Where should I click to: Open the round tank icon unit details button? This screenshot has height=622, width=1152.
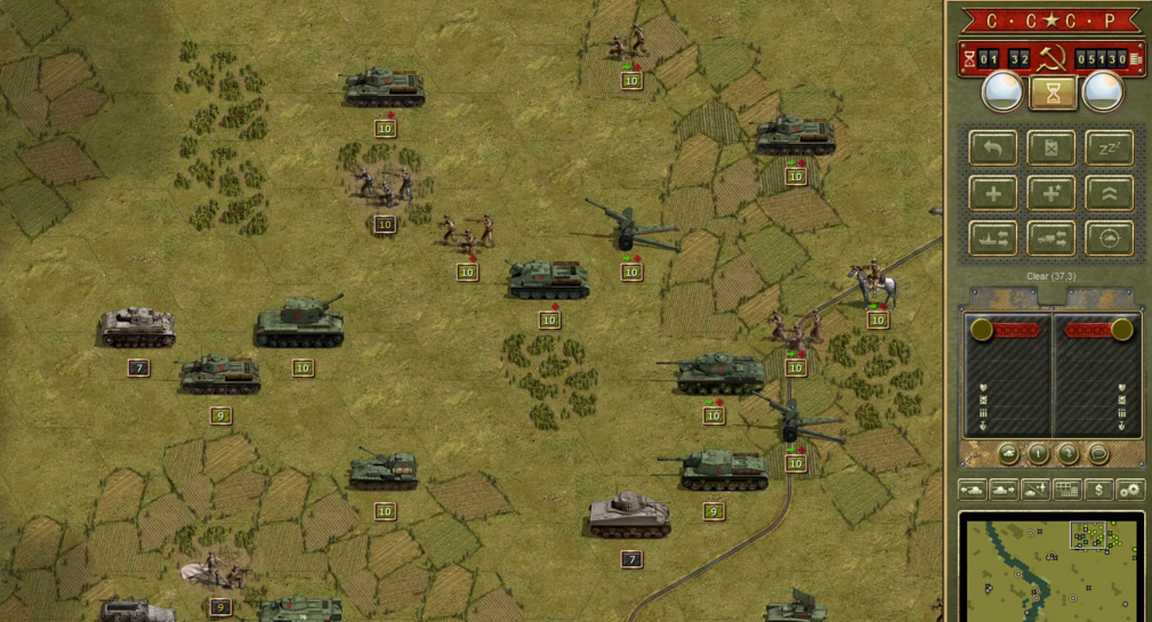point(1008,454)
